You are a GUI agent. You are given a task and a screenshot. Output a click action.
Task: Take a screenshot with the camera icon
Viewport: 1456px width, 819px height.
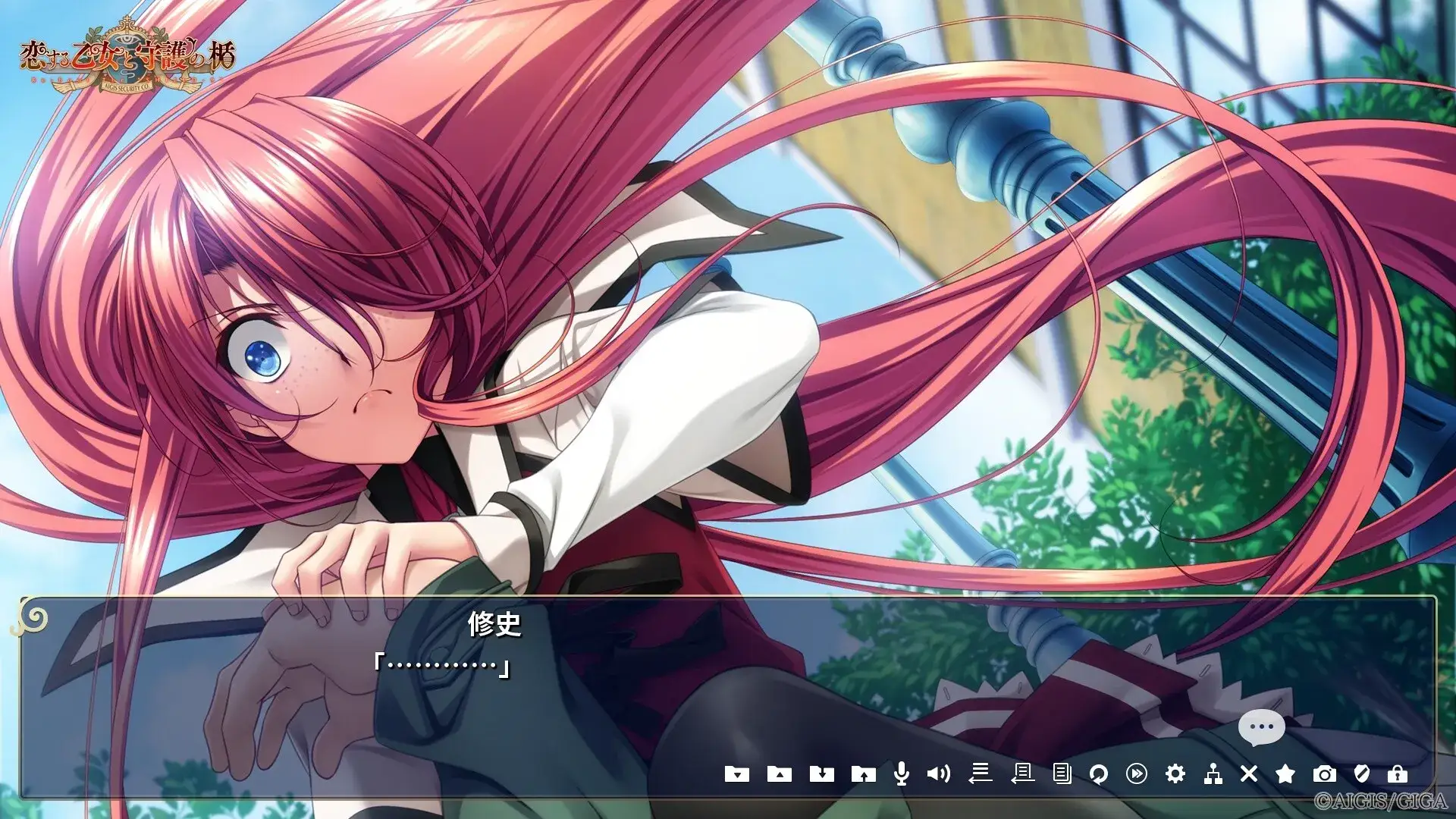pos(1326,773)
